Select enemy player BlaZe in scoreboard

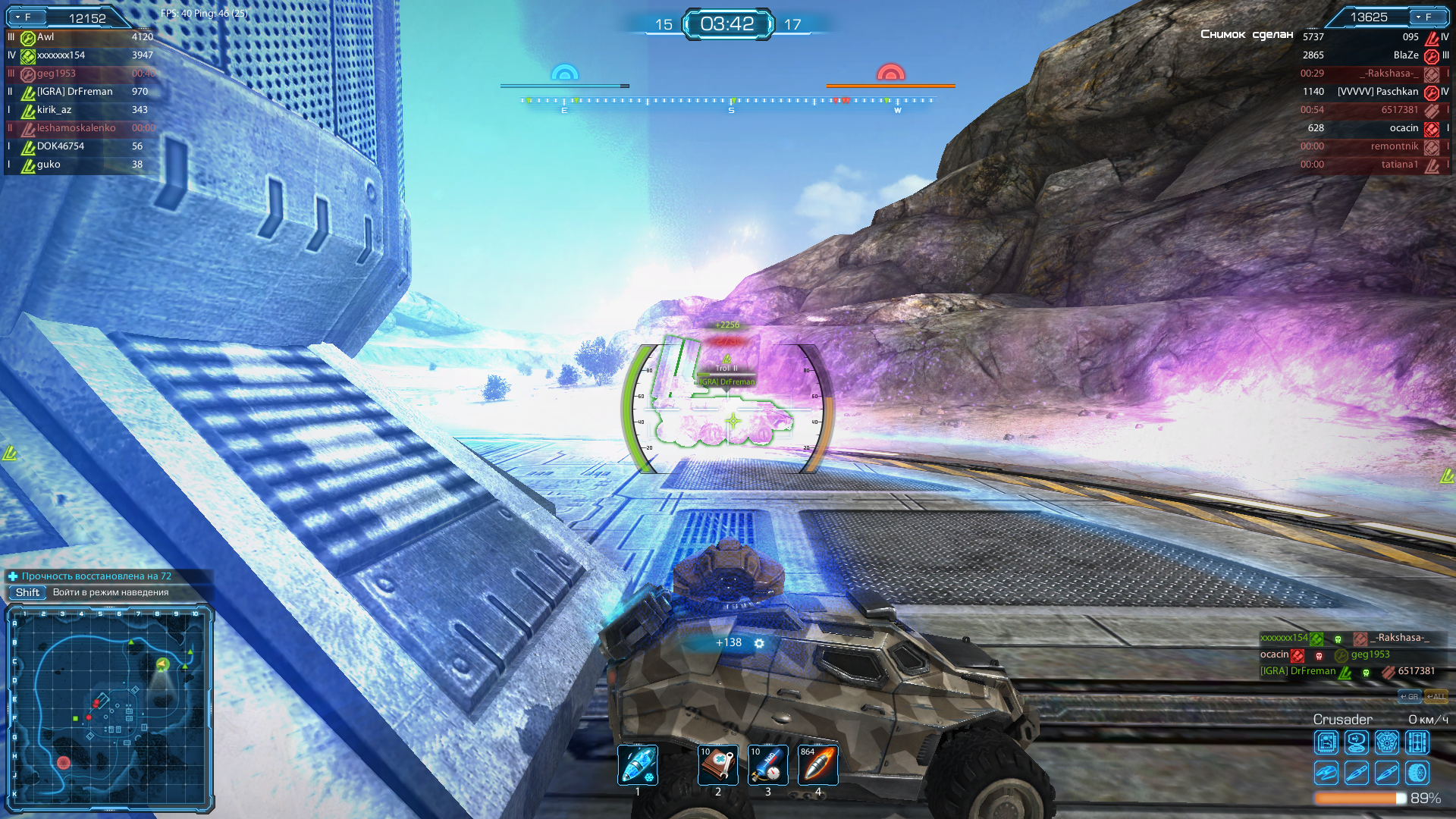[1405, 55]
